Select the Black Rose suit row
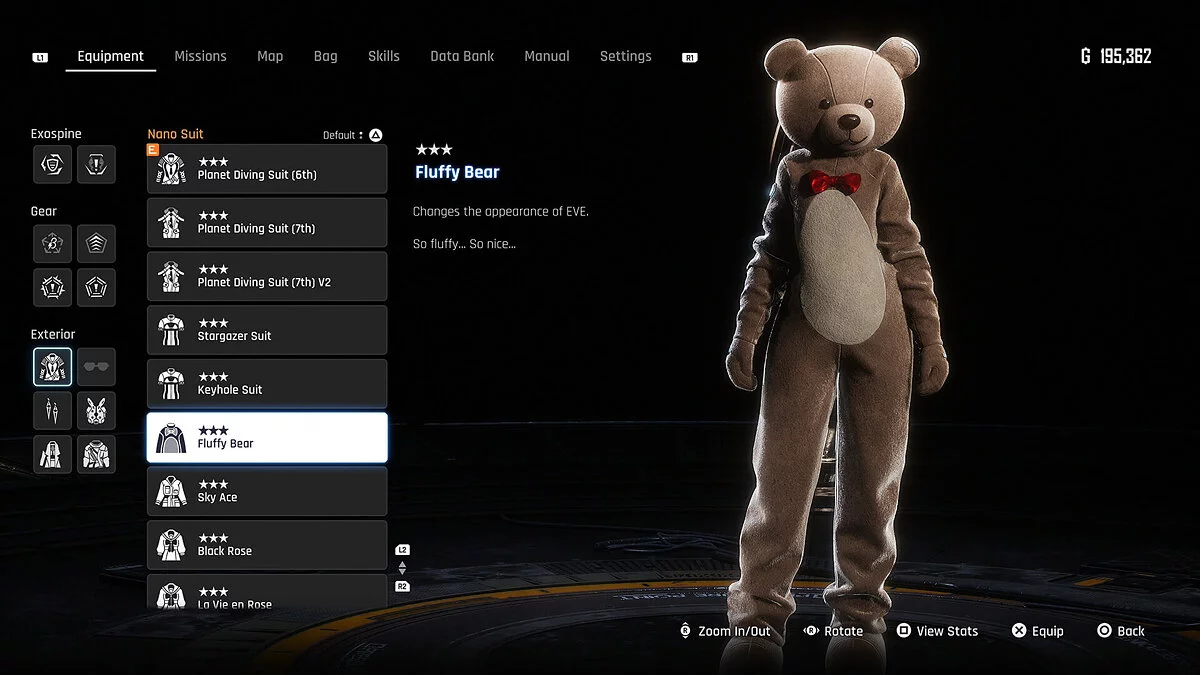 (x=267, y=545)
